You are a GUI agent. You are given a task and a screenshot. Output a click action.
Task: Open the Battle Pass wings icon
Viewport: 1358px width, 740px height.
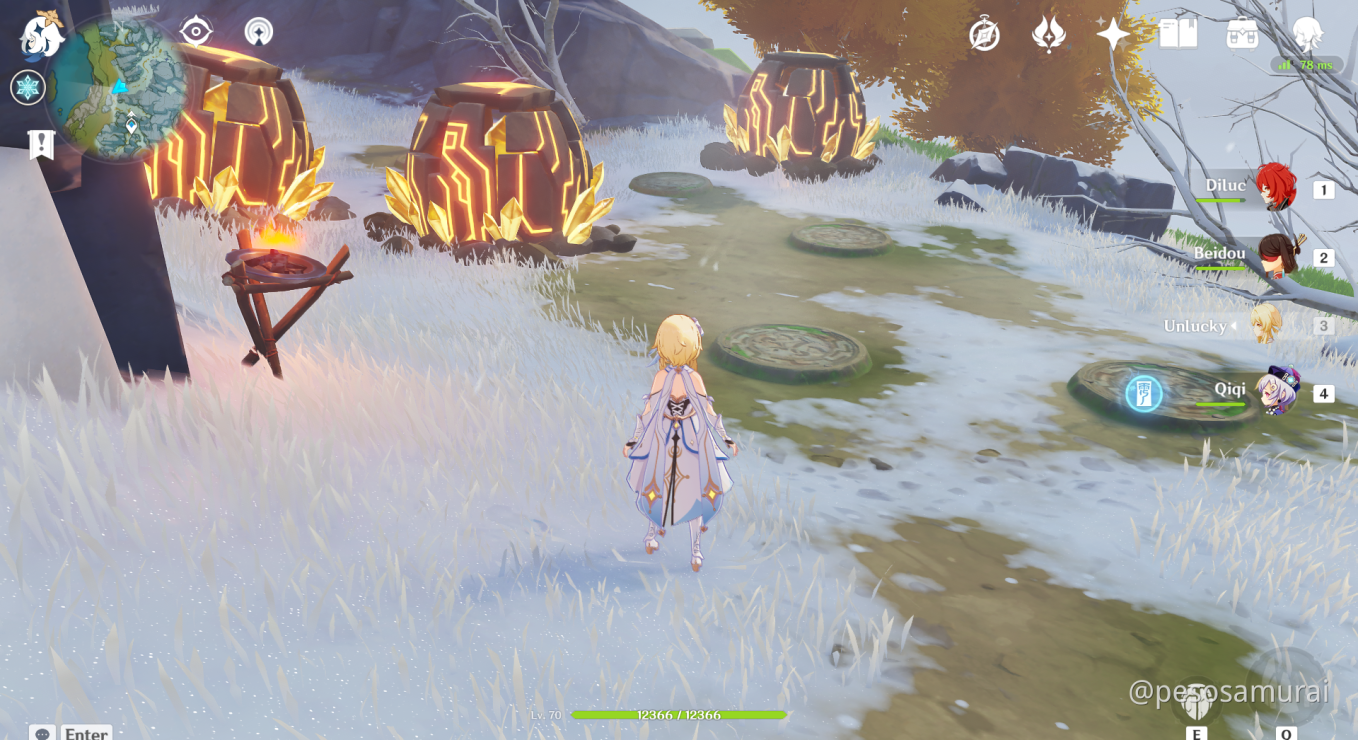tap(1047, 34)
